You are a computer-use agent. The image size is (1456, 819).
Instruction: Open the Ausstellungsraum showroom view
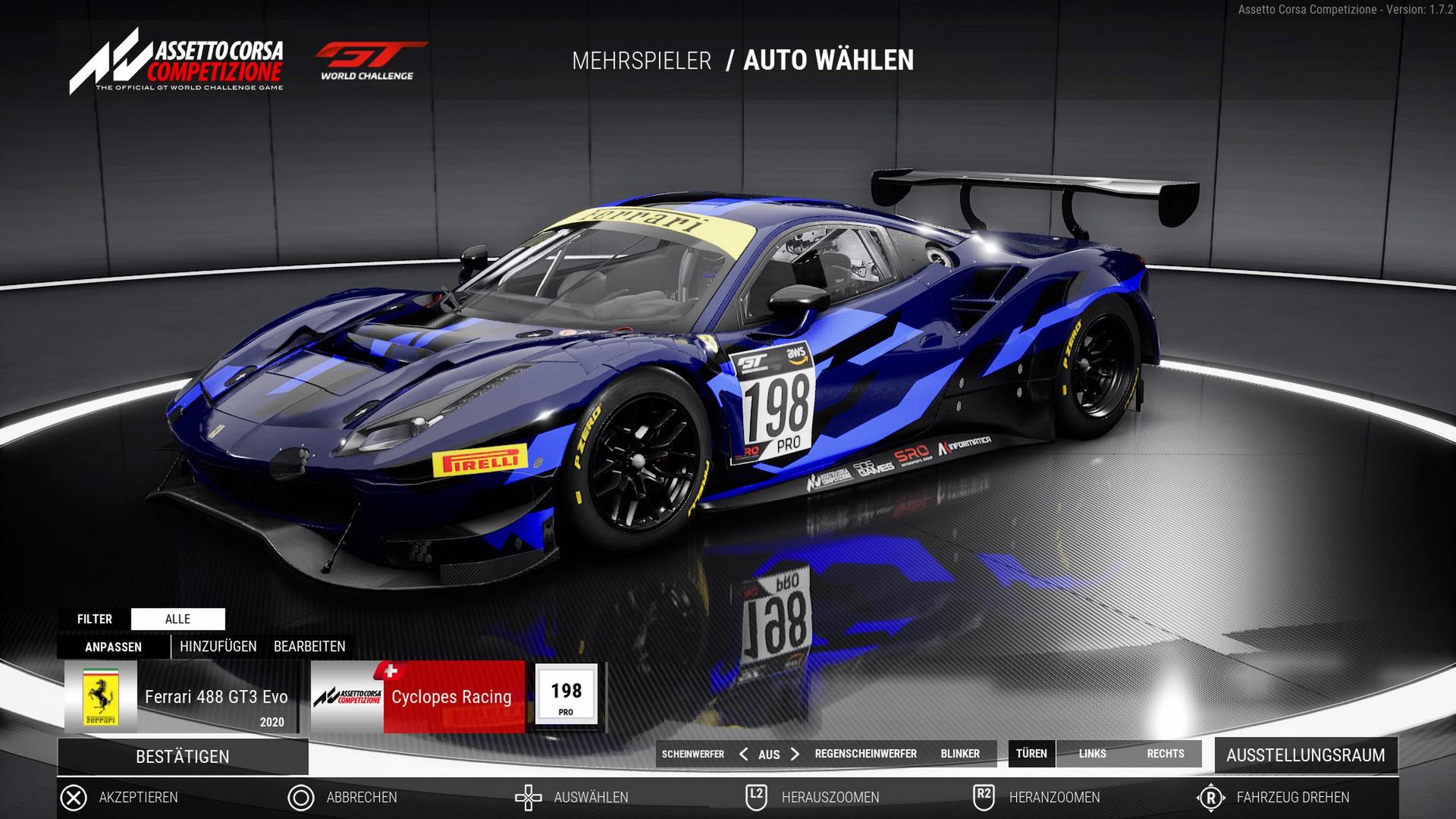coord(1305,755)
